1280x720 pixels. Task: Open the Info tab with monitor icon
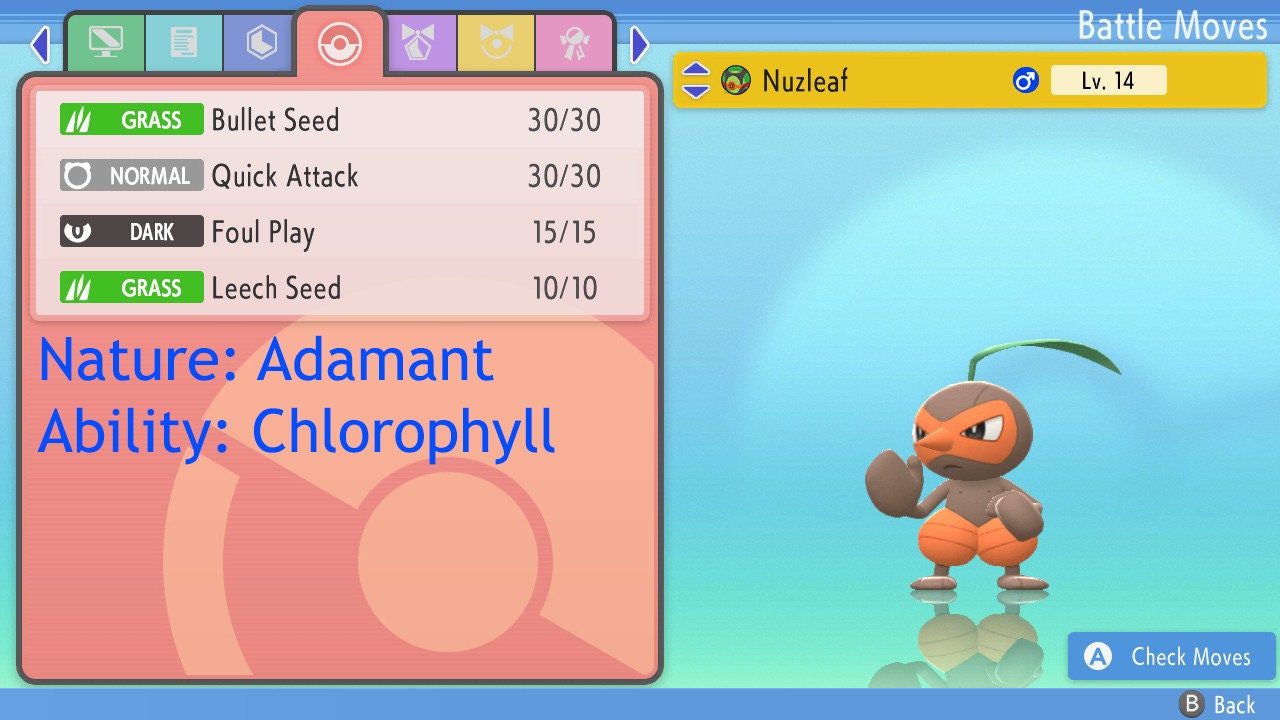[106, 42]
